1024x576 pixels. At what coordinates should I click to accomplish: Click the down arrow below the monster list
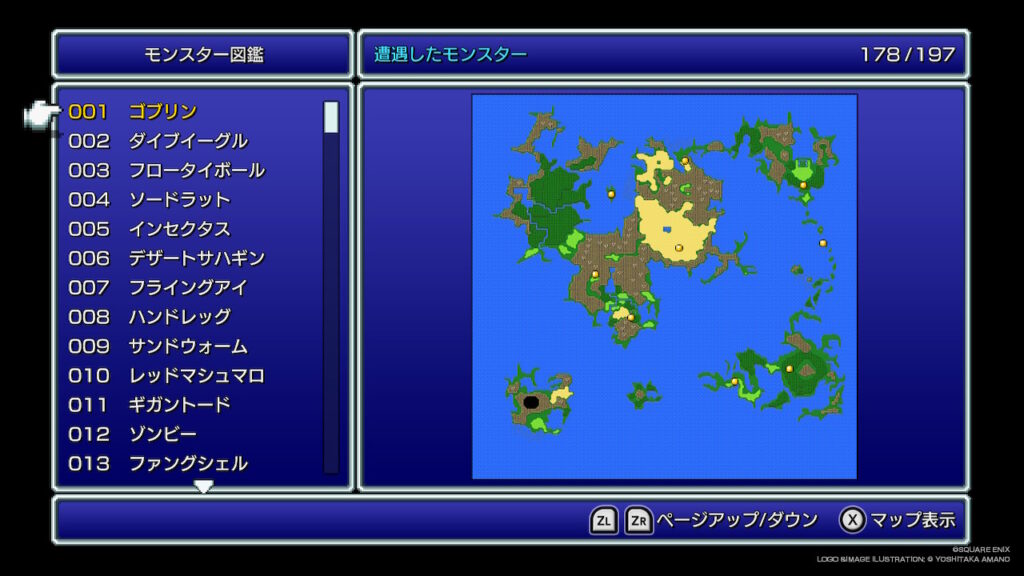(x=203, y=487)
